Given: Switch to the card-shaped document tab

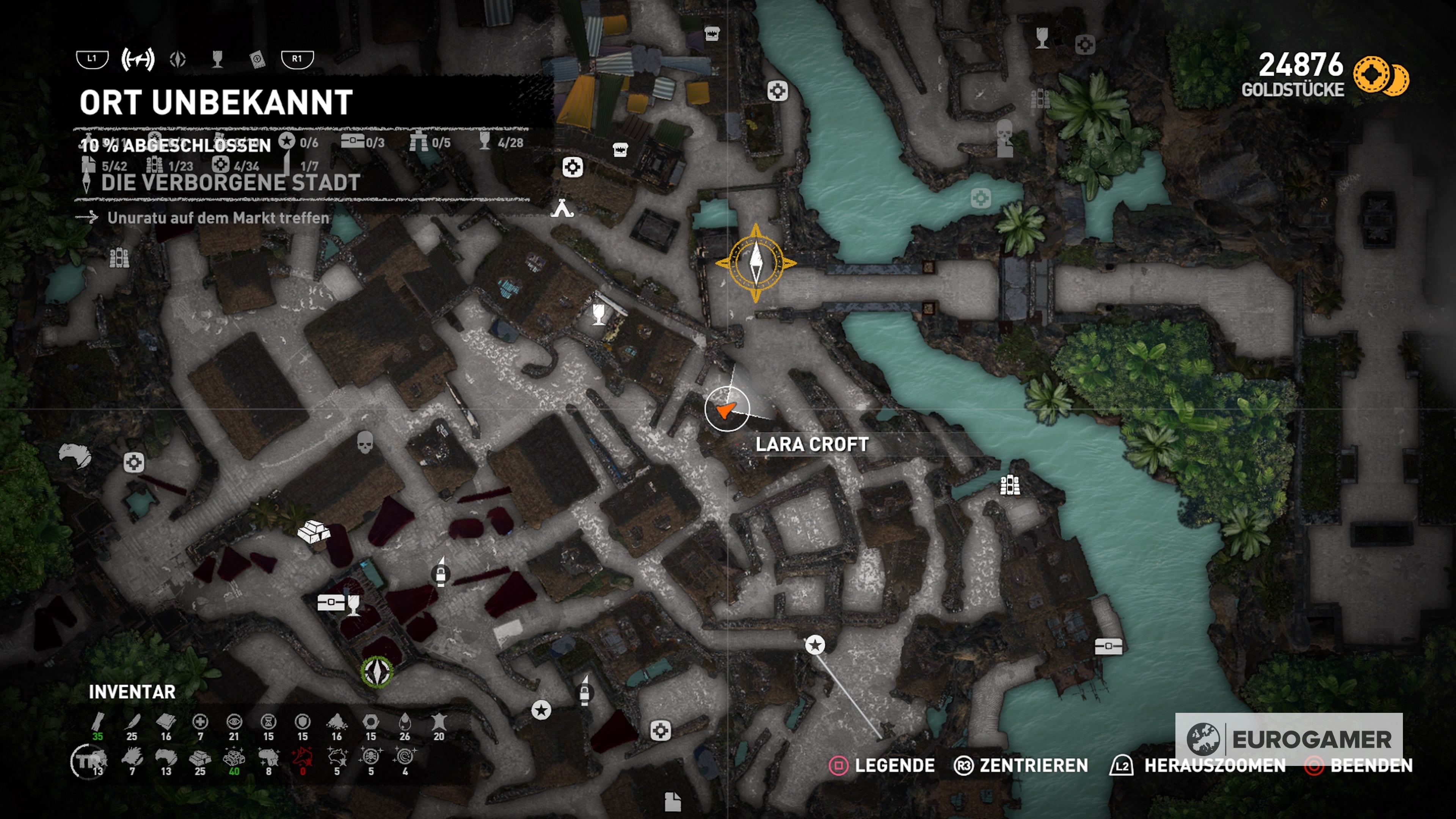Looking at the screenshot, I should pos(257,59).
